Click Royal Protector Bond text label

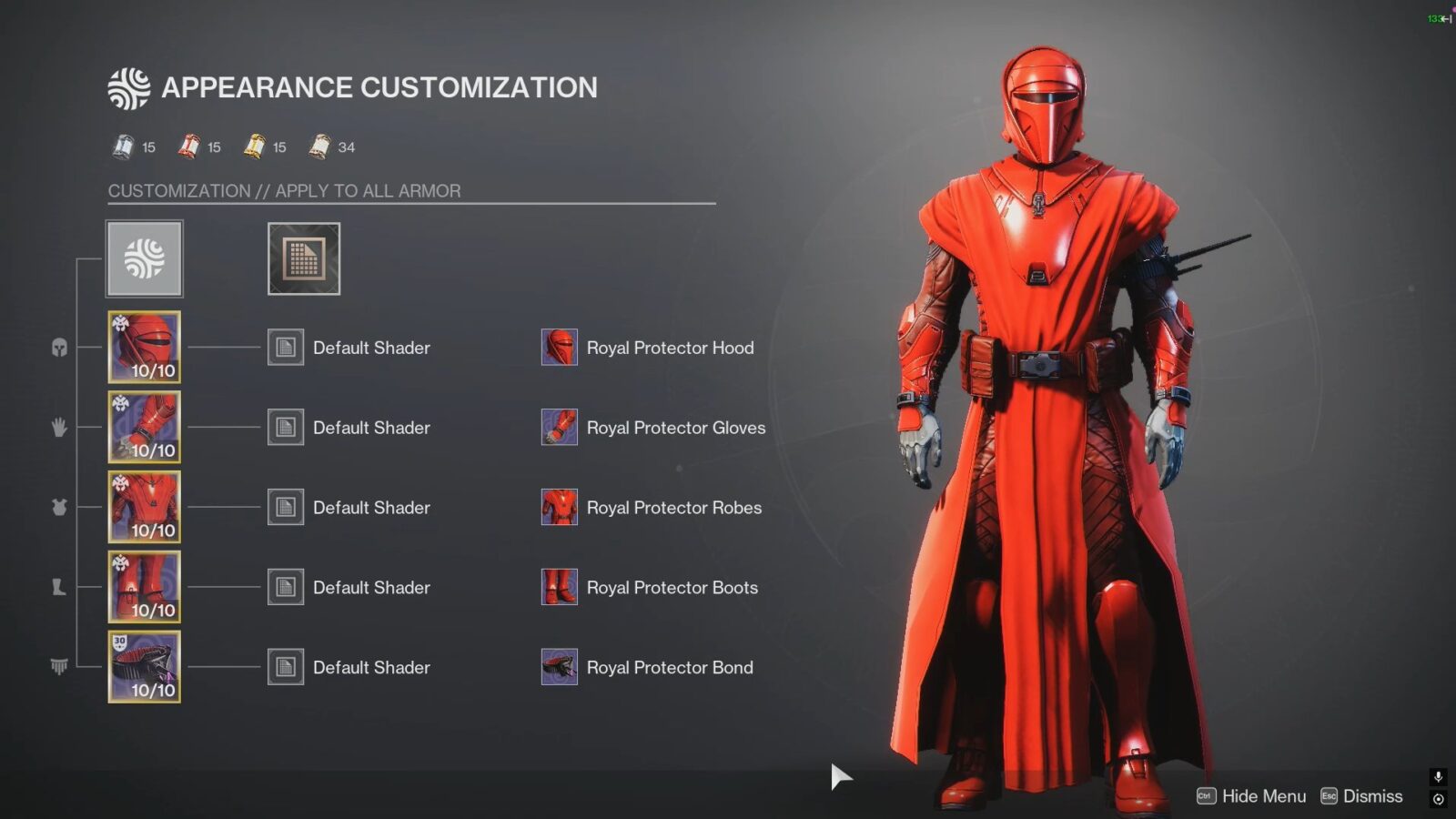click(672, 667)
